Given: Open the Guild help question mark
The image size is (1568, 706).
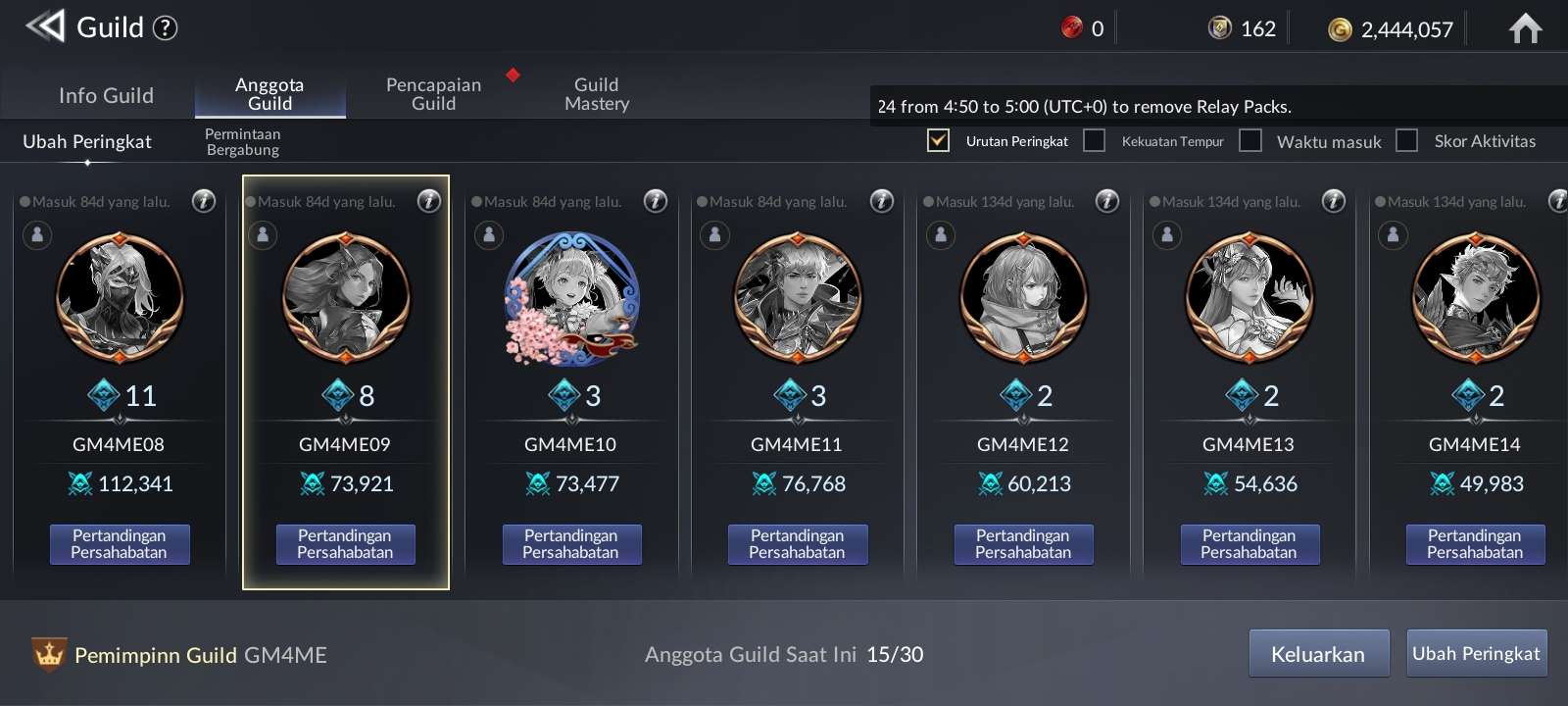Looking at the screenshot, I should 166,27.
